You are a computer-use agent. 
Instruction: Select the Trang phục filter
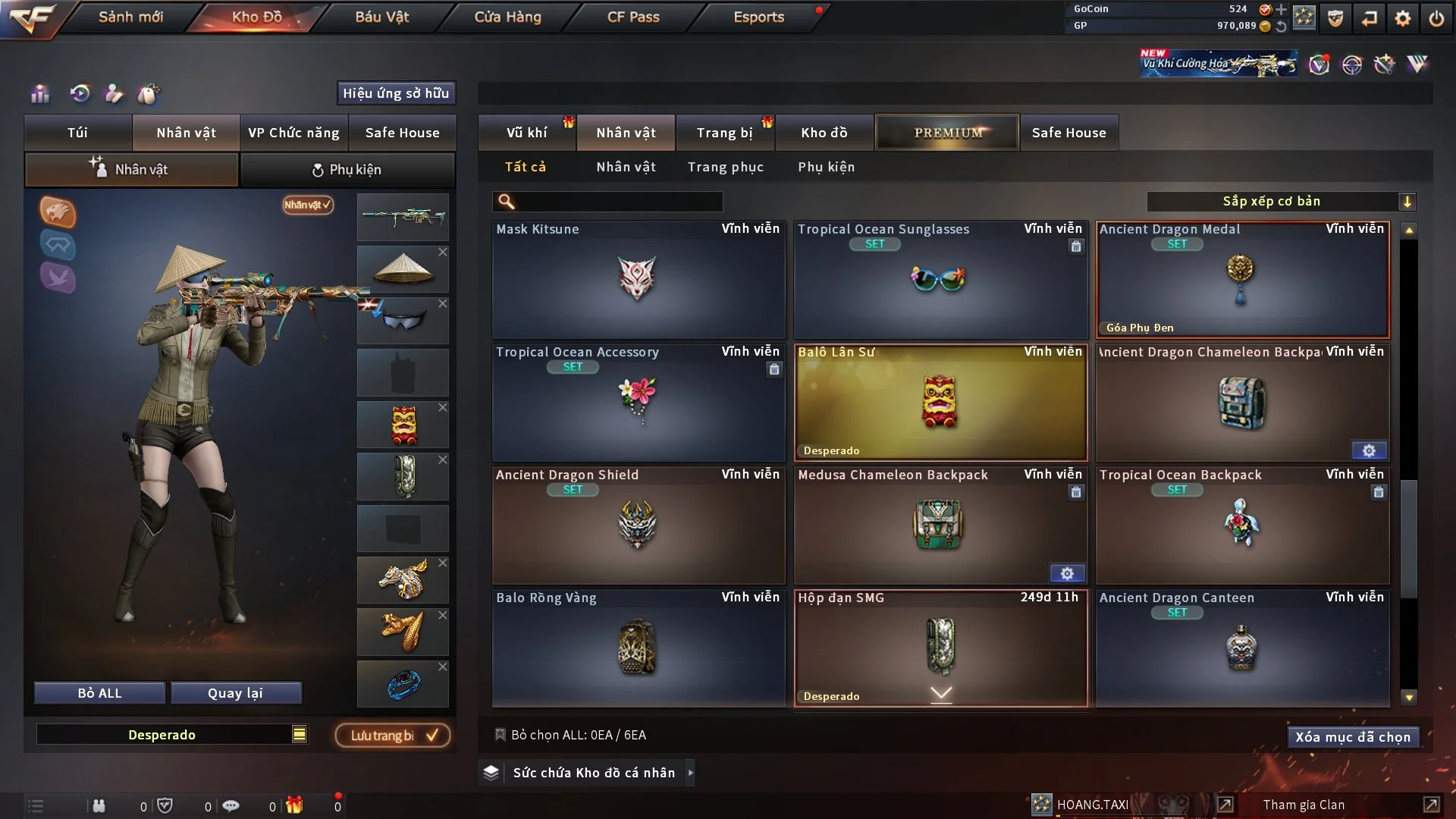click(725, 167)
